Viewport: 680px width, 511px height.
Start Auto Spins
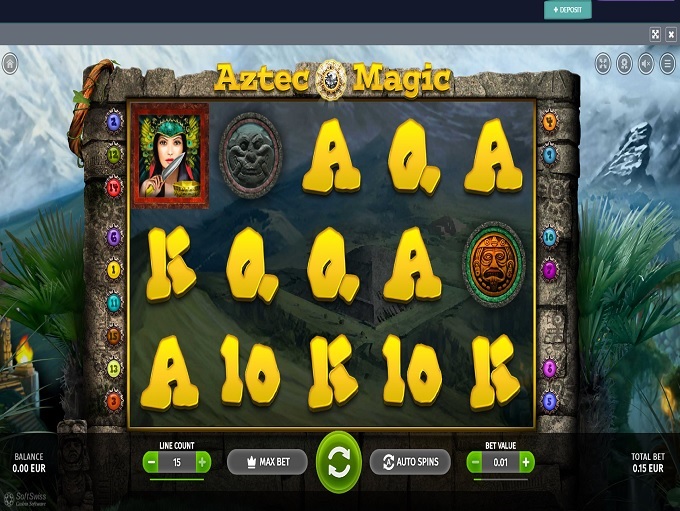coord(410,462)
